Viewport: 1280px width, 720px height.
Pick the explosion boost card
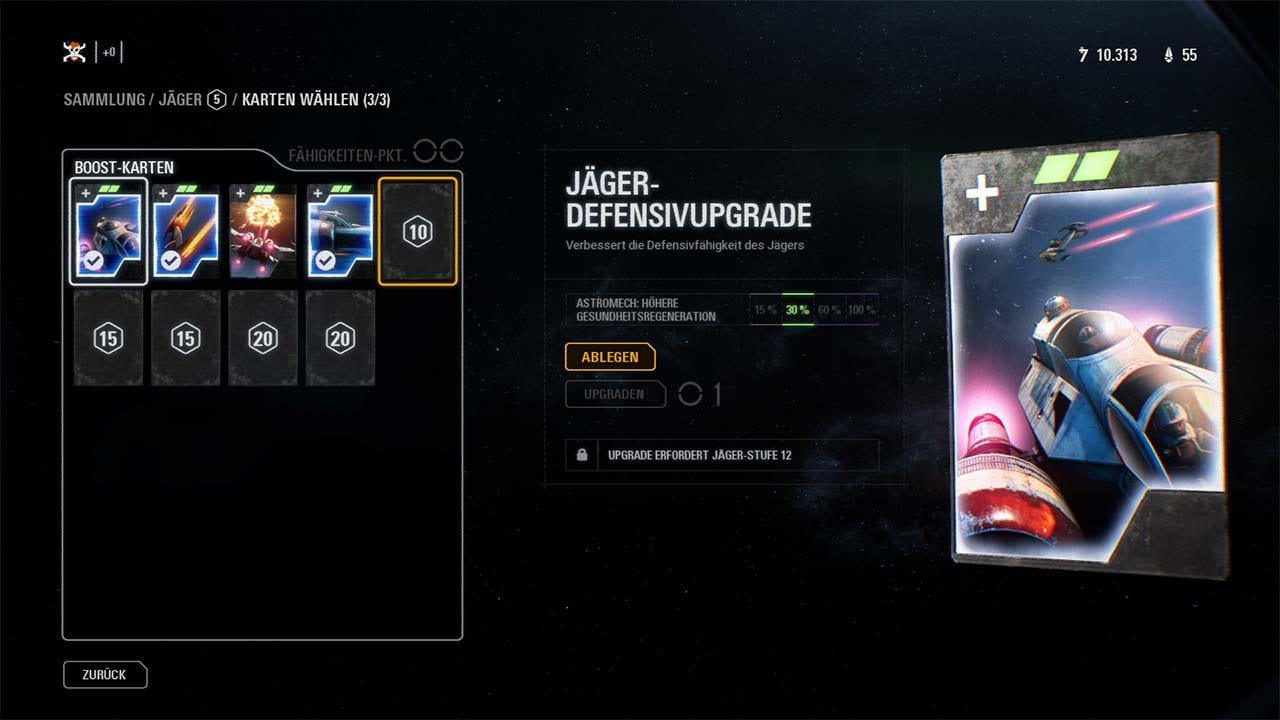click(263, 231)
